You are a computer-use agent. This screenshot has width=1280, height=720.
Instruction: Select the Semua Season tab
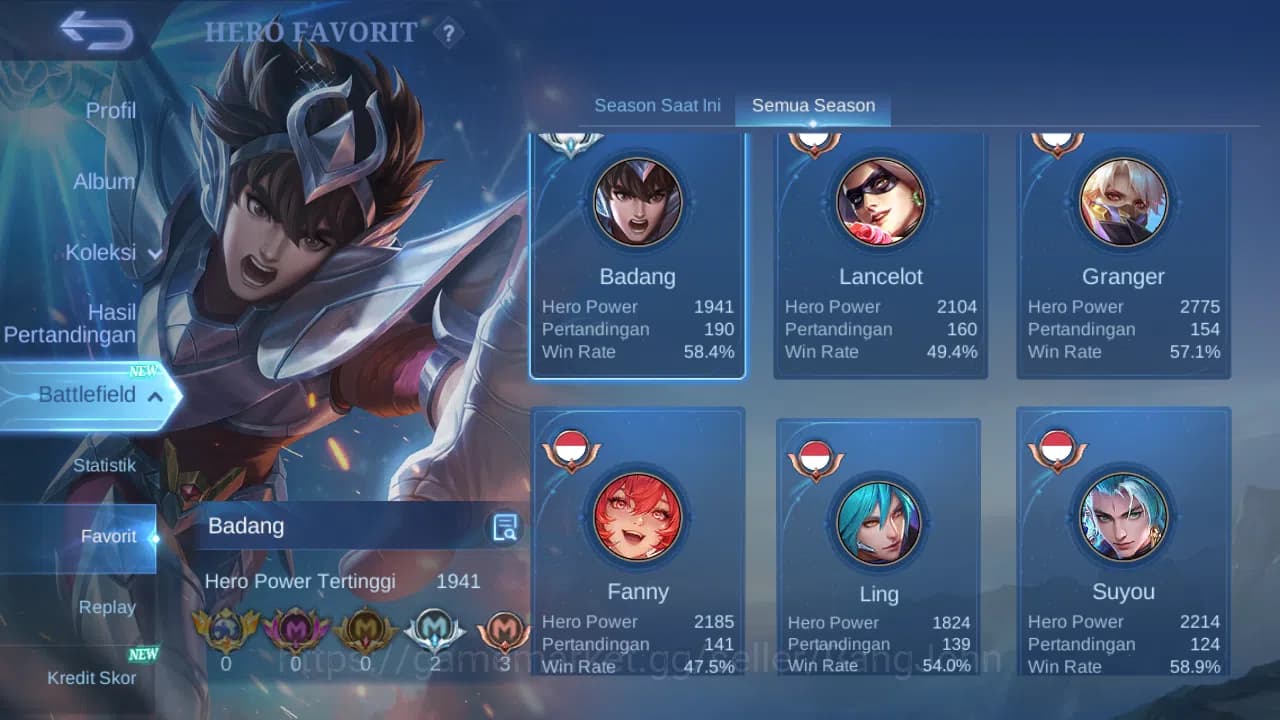pos(813,104)
